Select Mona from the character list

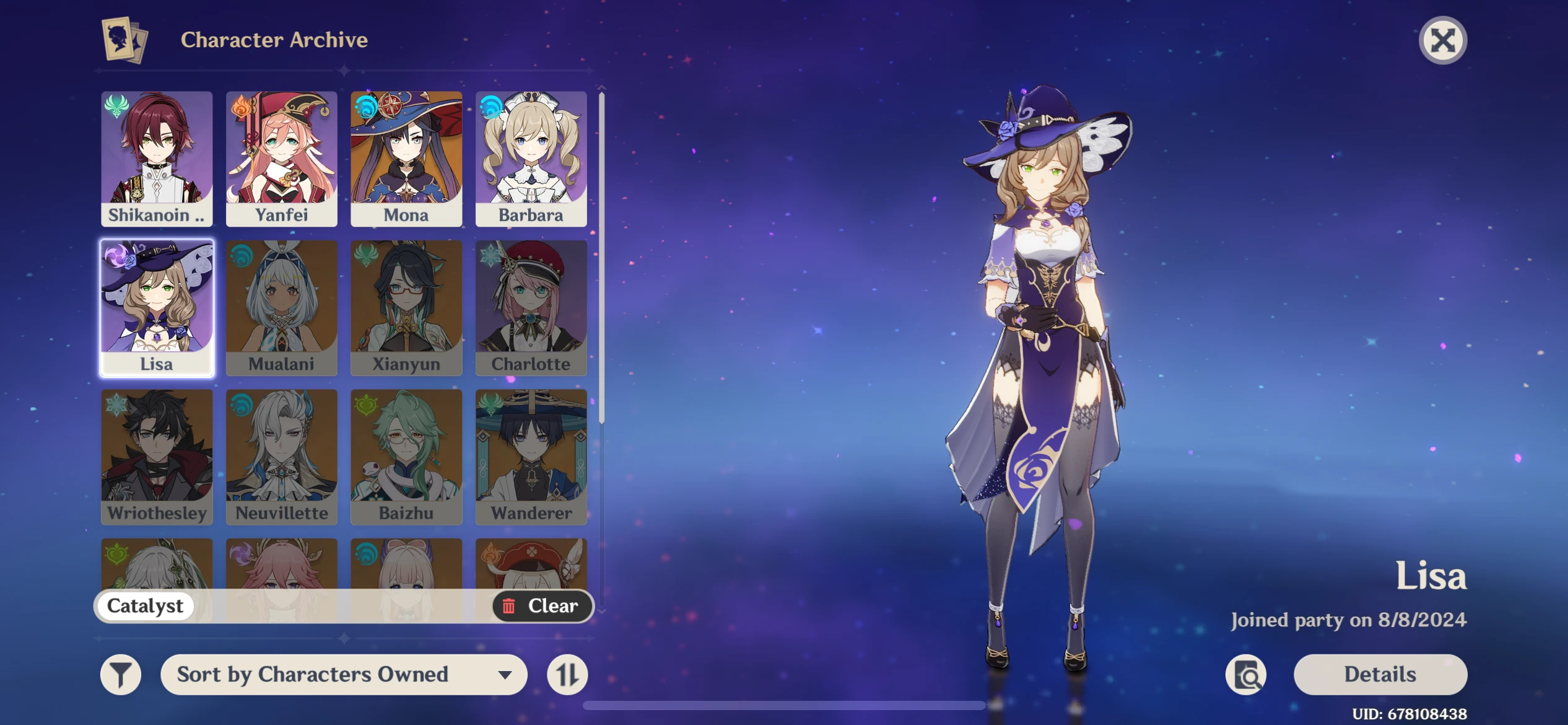point(407,158)
